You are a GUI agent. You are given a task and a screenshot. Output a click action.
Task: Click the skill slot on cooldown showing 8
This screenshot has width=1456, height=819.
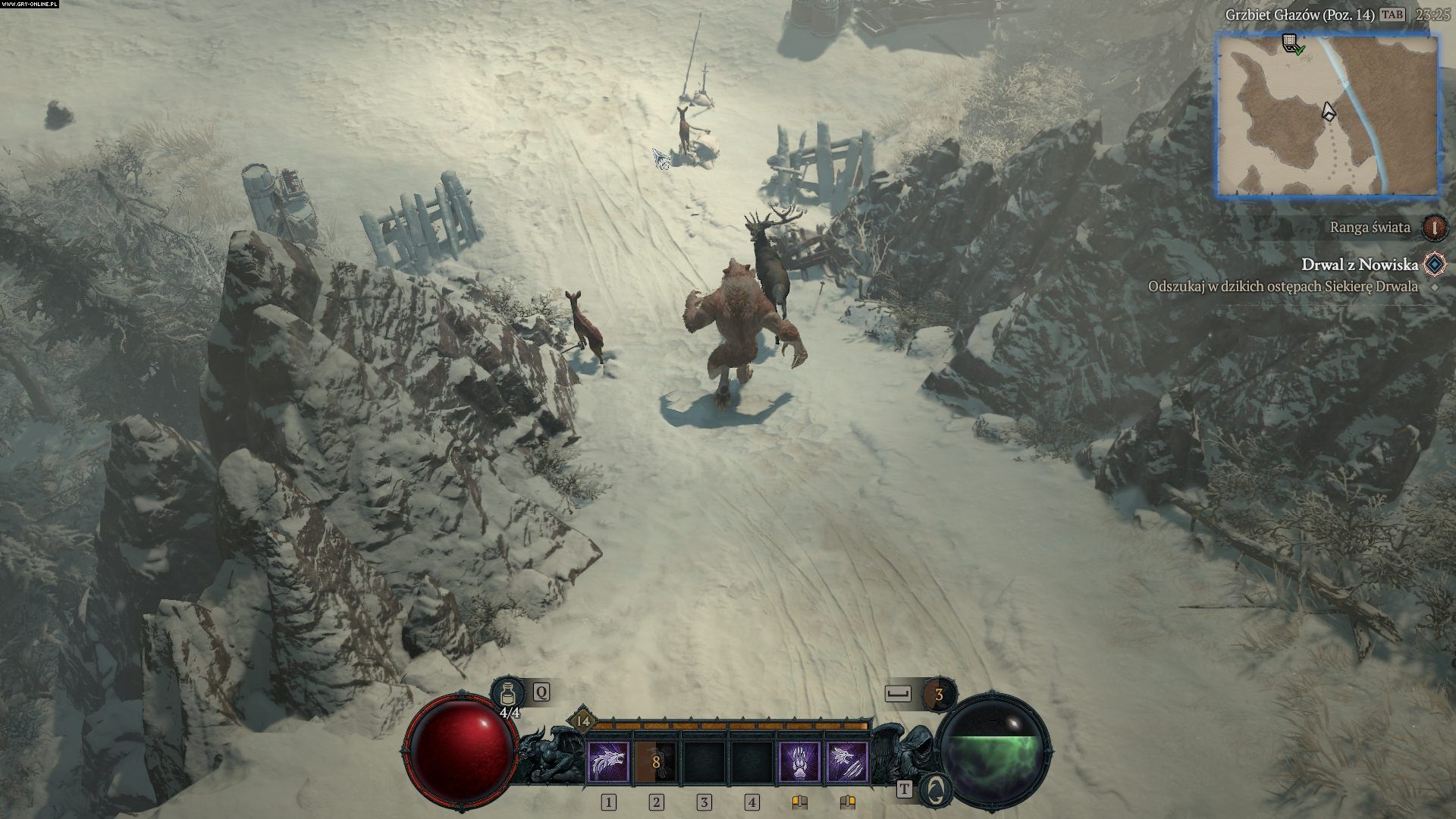click(x=656, y=761)
